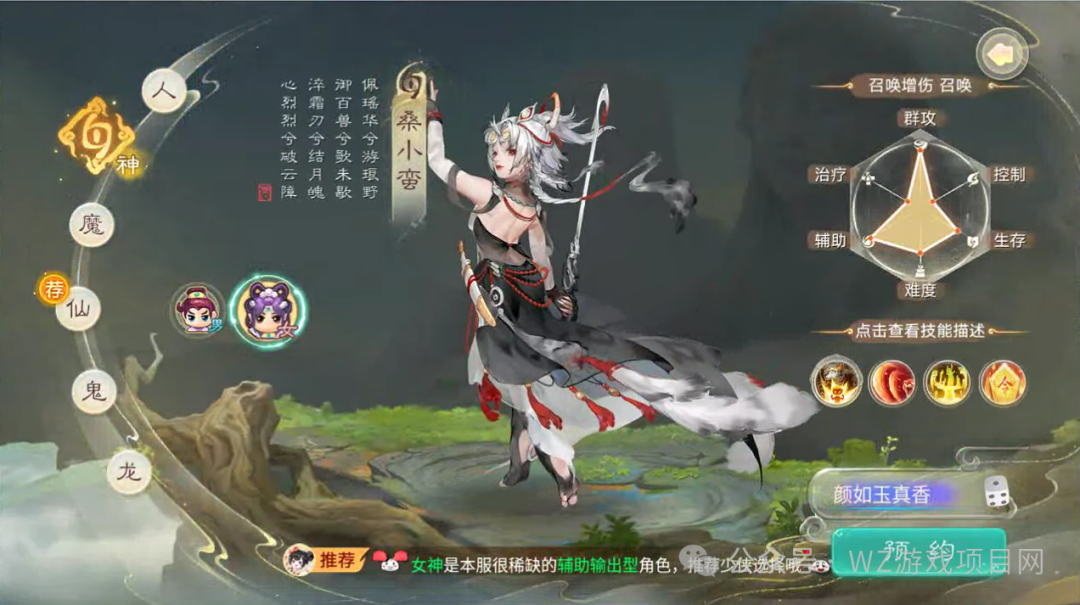
Task: Go back with the arrow button
Action: [x=1002, y=53]
